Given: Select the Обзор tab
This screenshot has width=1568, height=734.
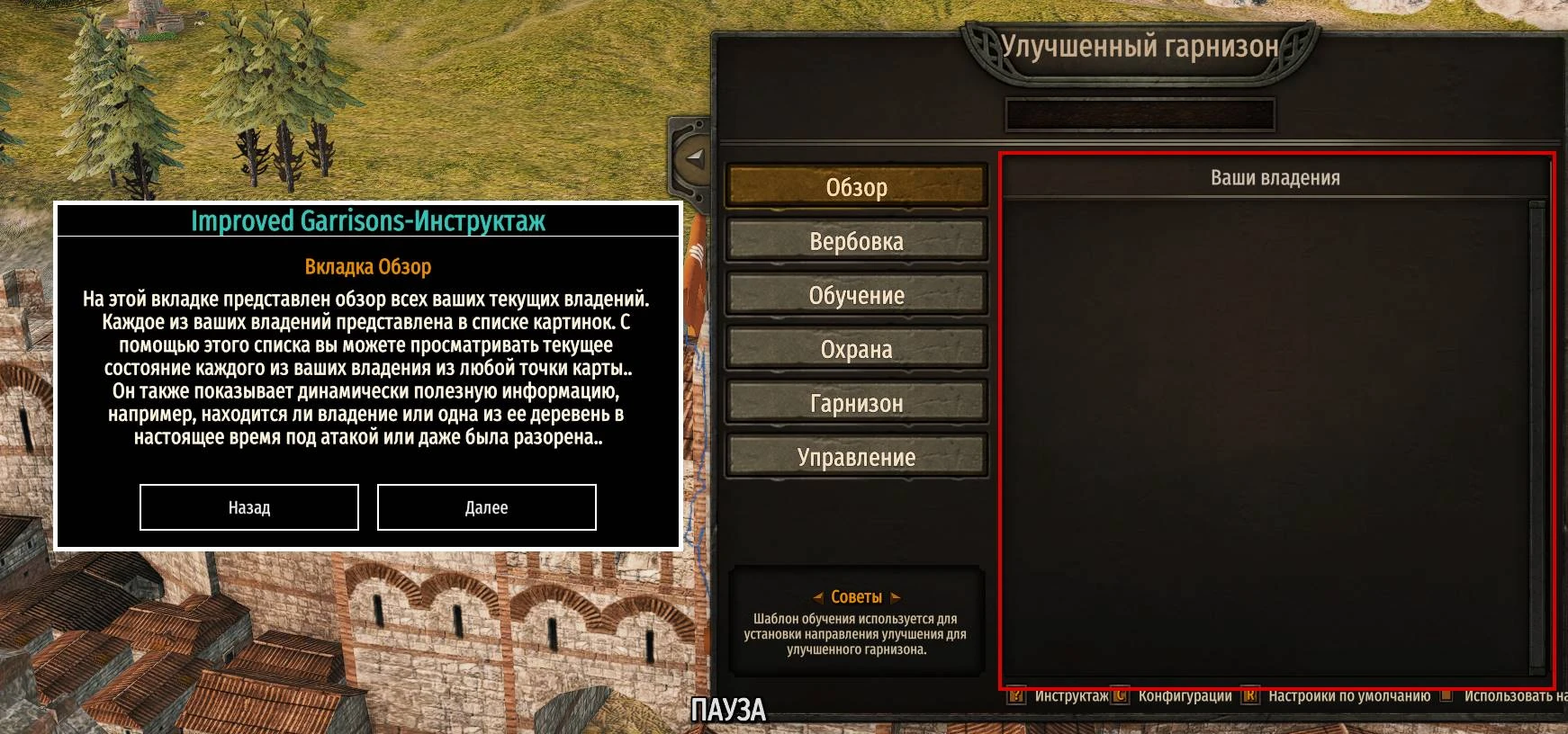Looking at the screenshot, I should [x=857, y=187].
